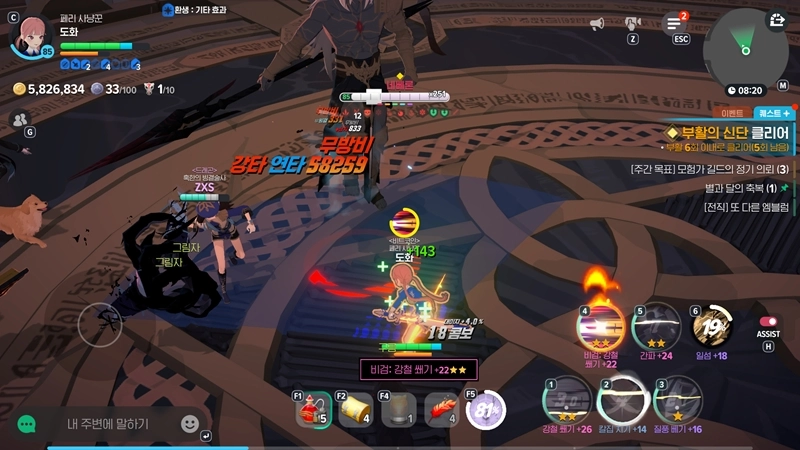This screenshot has width=800, height=450.
Task: Open the party members icon
Action: coord(20,119)
